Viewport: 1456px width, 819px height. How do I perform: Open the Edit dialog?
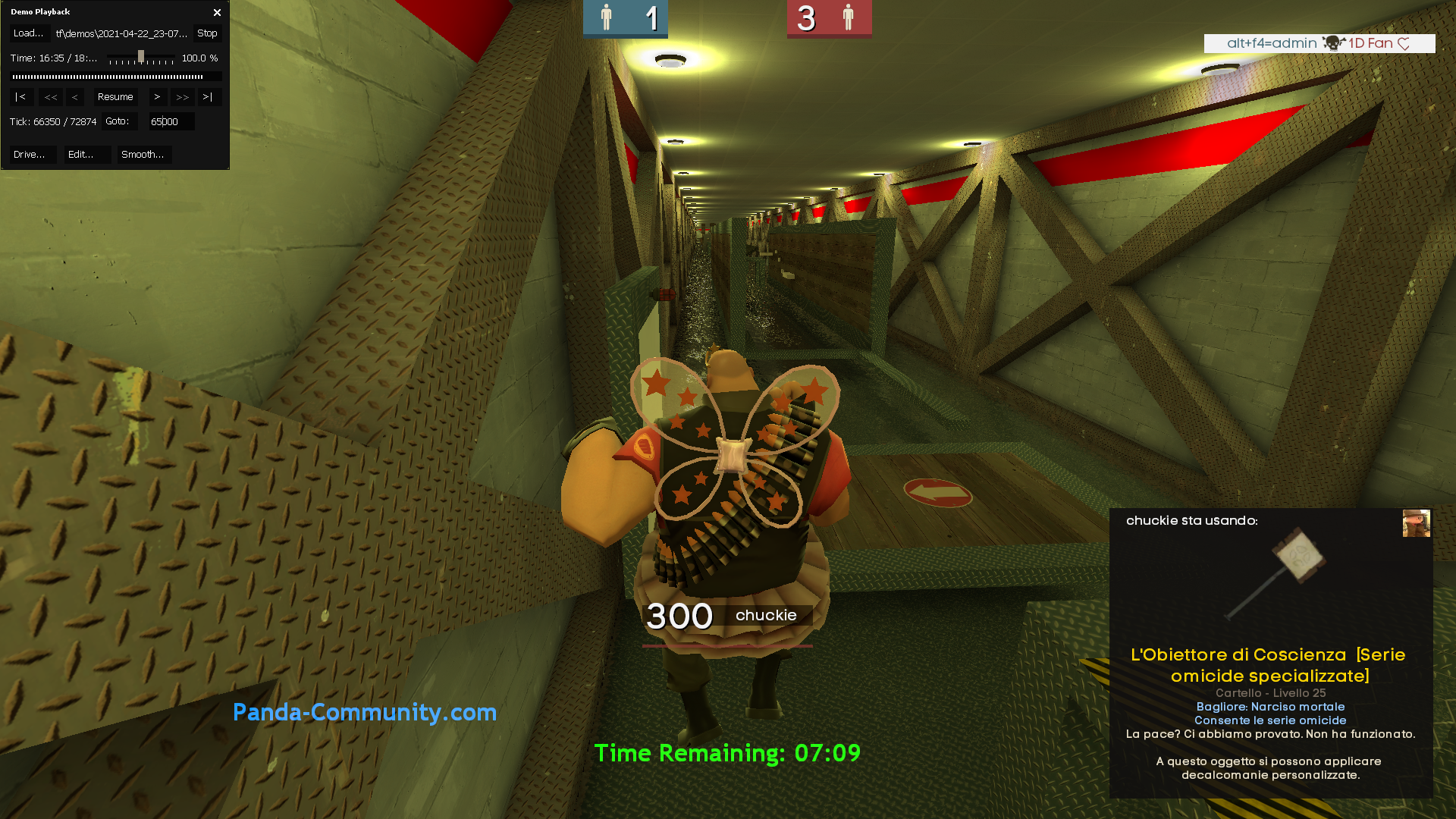86,154
